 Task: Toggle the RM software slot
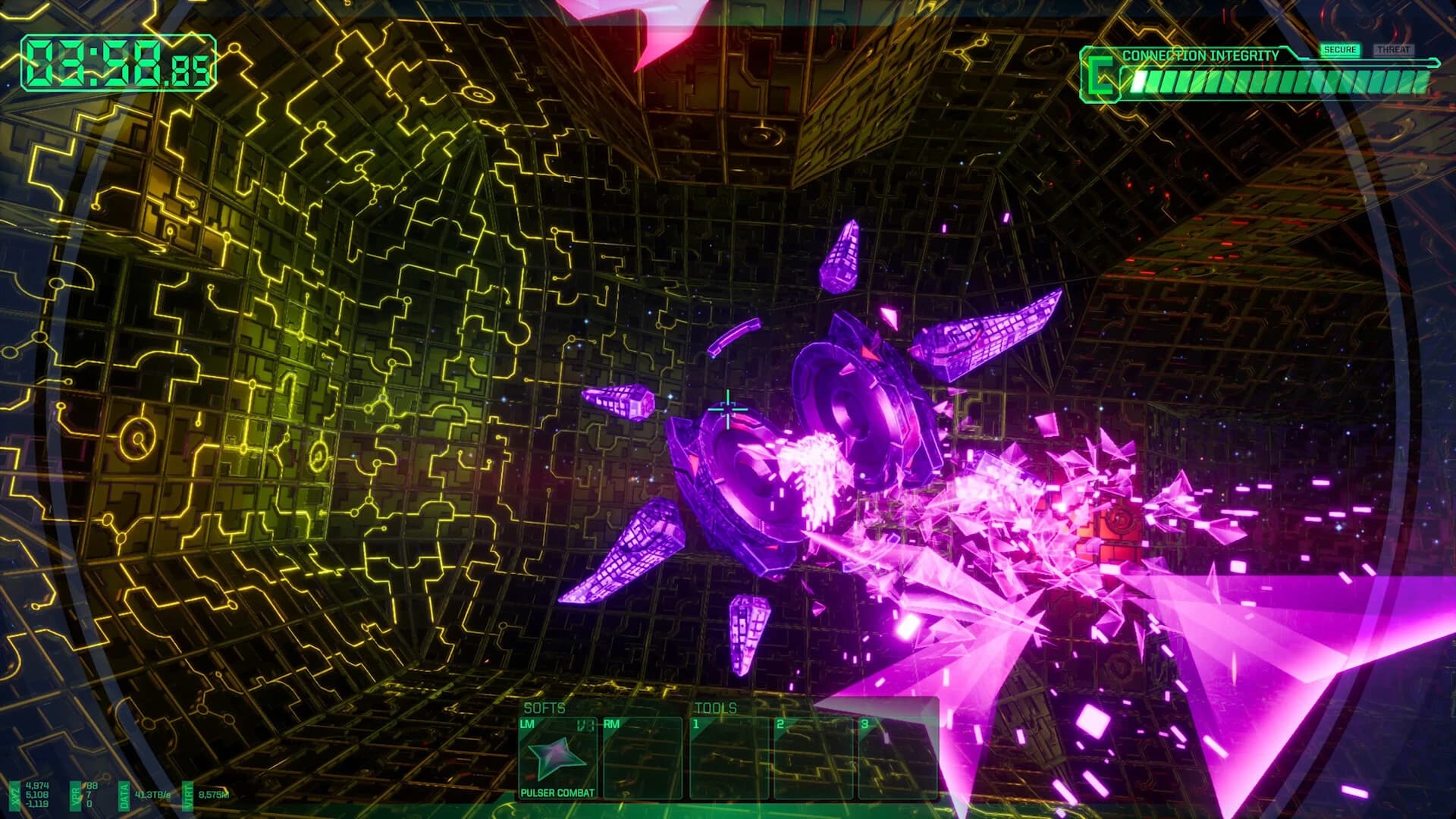(642, 755)
